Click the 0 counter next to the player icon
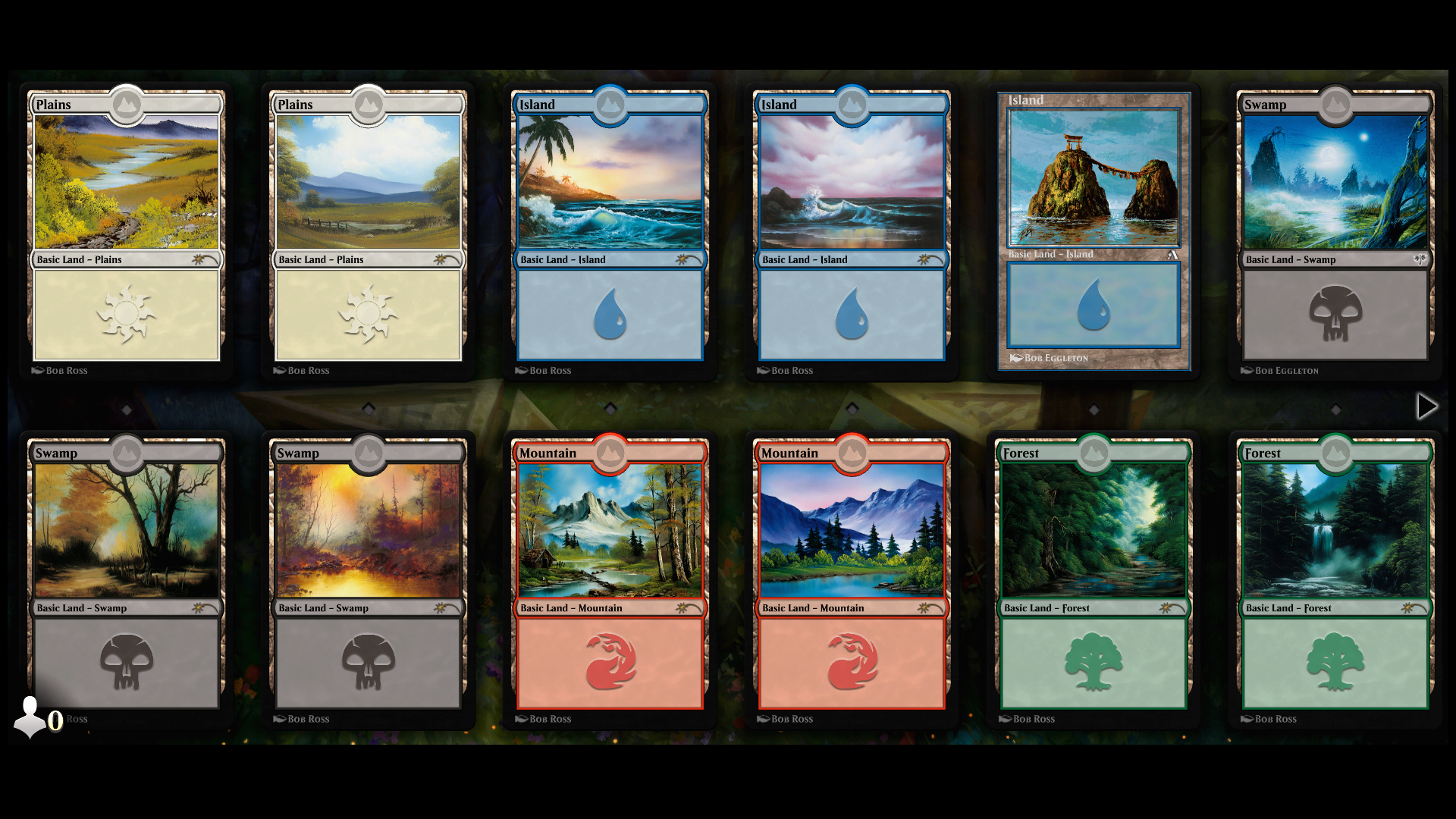This screenshot has width=1456, height=819. (55, 721)
